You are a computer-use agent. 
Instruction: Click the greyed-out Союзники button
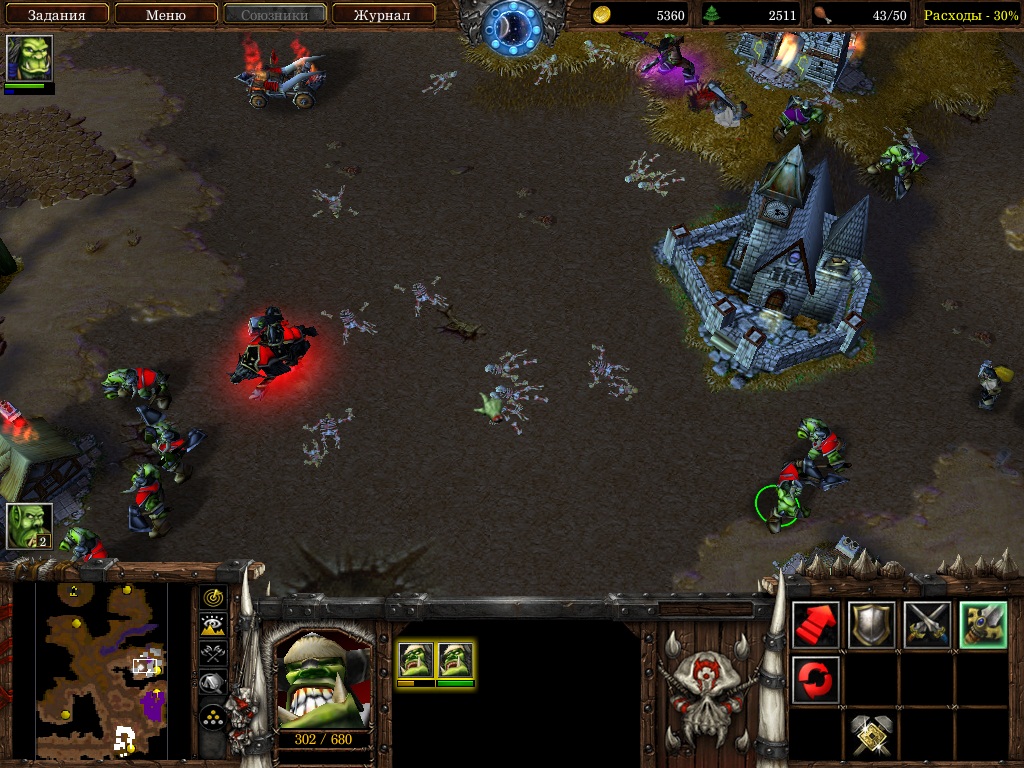pyautogui.click(x=275, y=15)
